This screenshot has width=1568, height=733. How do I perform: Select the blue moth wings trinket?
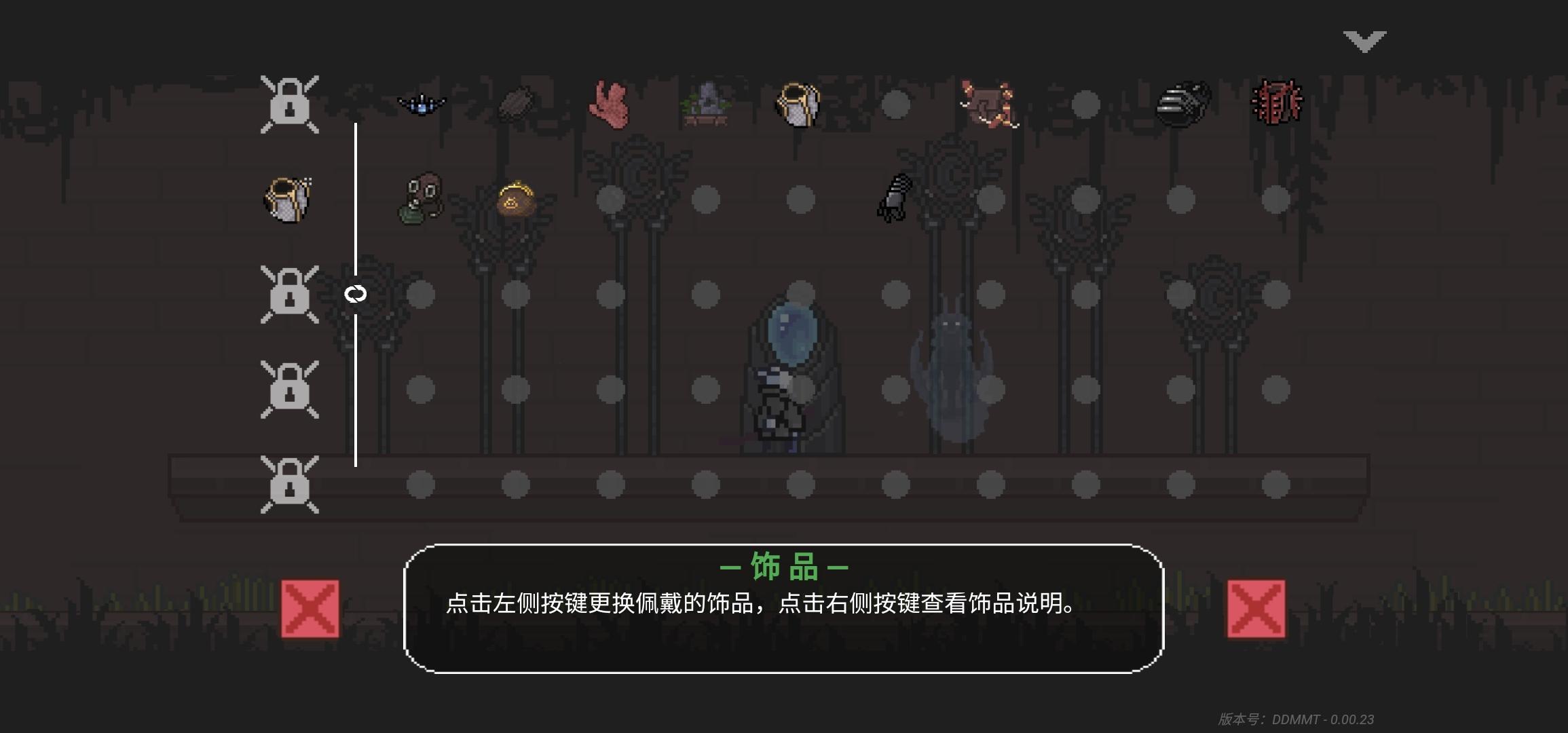click(421, 102)
